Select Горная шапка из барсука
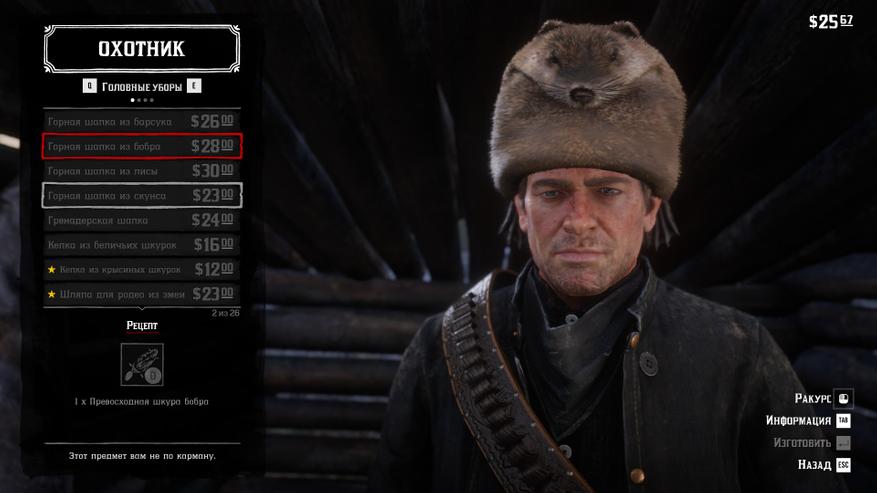The image size is (877, 493). tap(141, 121)
